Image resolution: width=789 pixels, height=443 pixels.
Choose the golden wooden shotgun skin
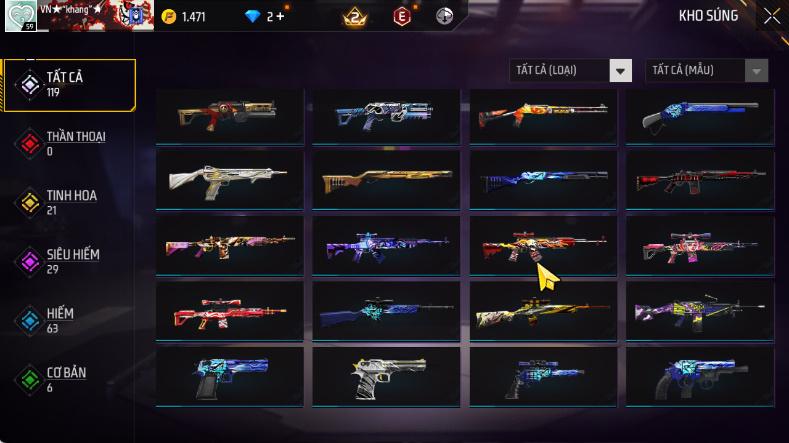[385, 180]
